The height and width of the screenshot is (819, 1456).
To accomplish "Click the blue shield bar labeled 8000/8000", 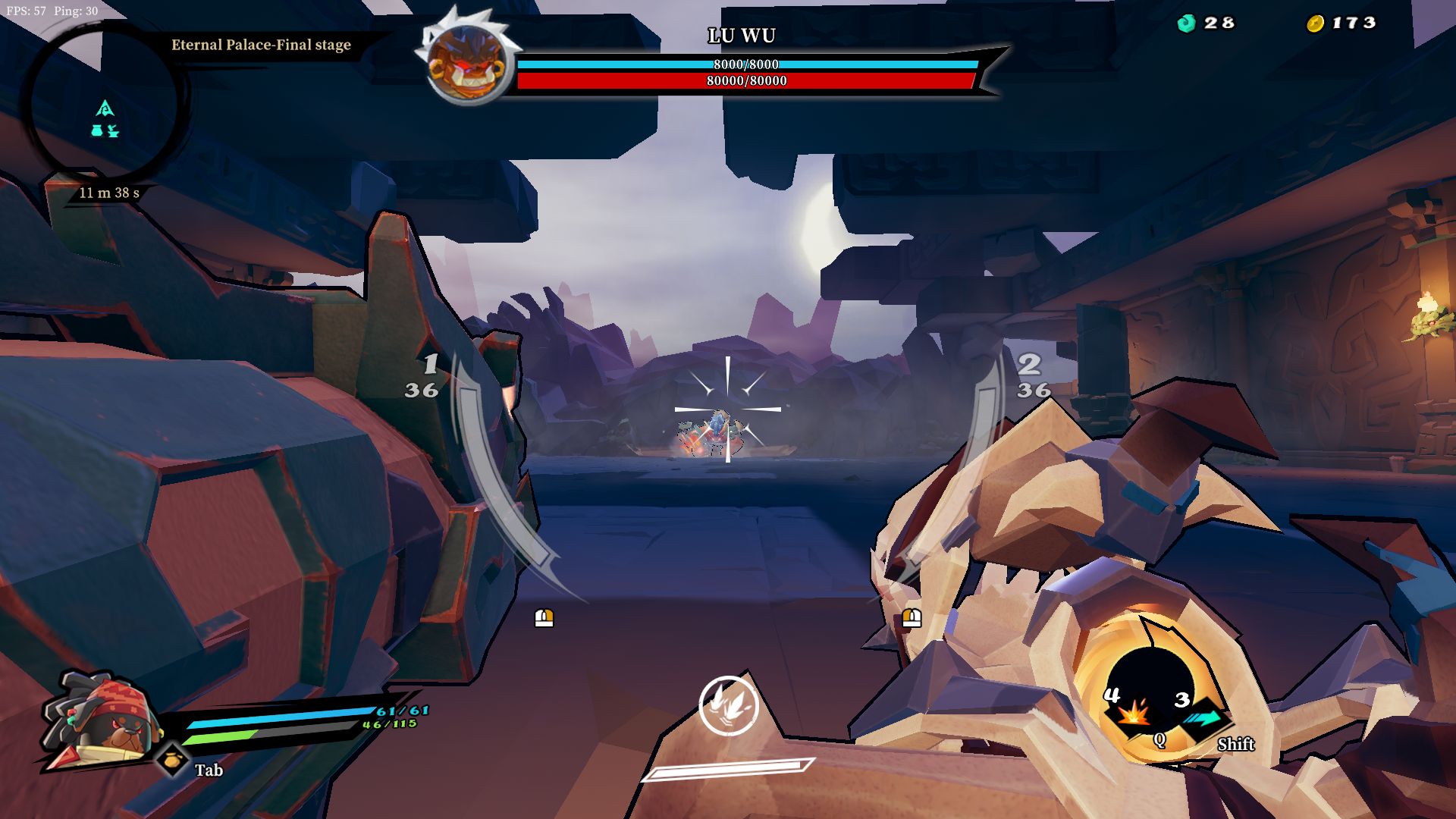I will coord(745,65).
